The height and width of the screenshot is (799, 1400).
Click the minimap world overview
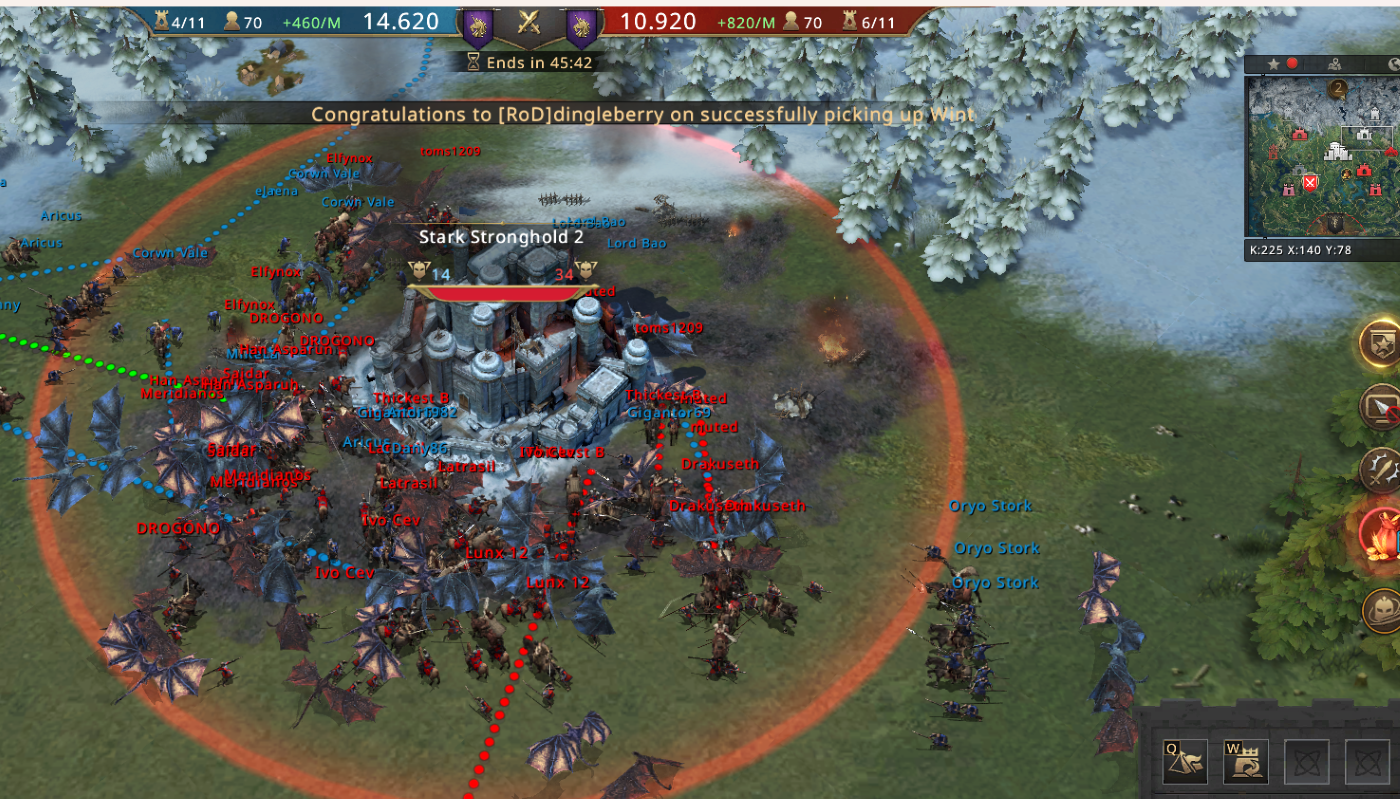[1320, 160]
